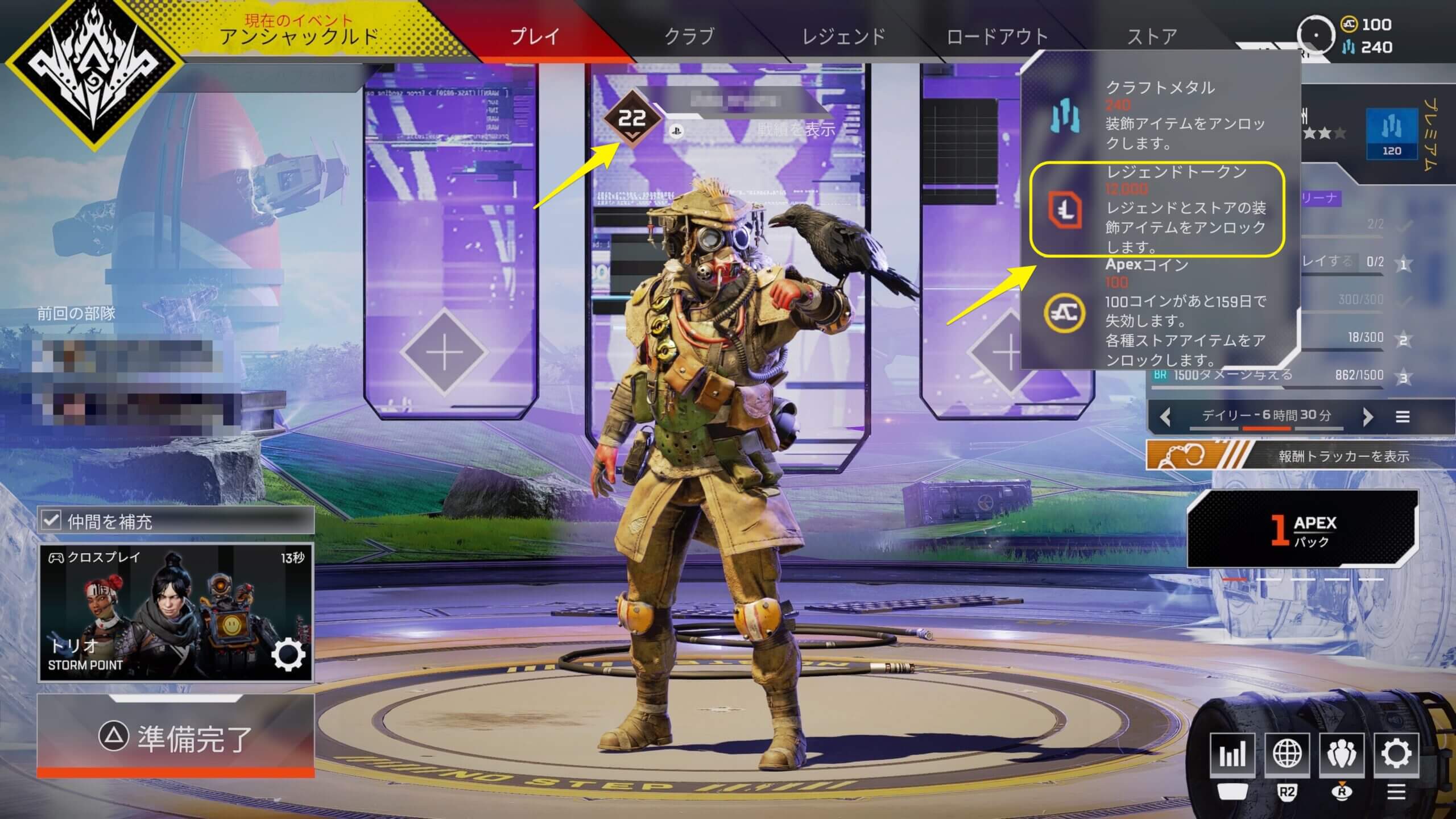1456x819 pixels.
Task: Switch to the レジェンド tab
Action: click(843, 36)
